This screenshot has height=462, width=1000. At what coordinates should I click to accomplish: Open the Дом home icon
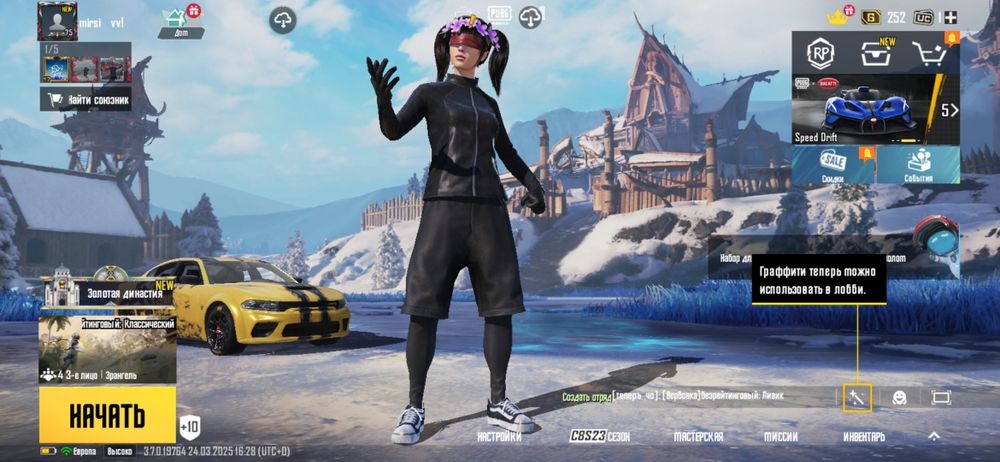(175, 21)
